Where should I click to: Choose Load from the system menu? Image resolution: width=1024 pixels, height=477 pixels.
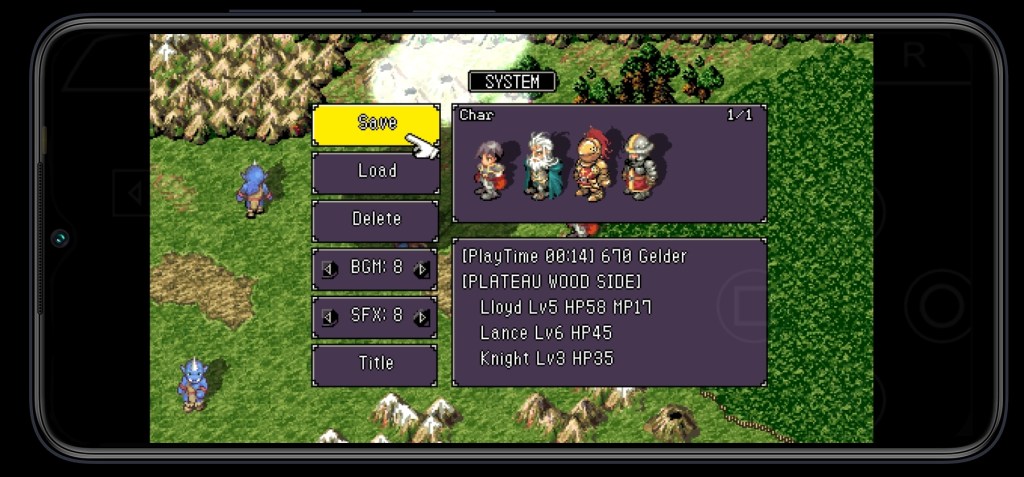(x=375, y=171)
